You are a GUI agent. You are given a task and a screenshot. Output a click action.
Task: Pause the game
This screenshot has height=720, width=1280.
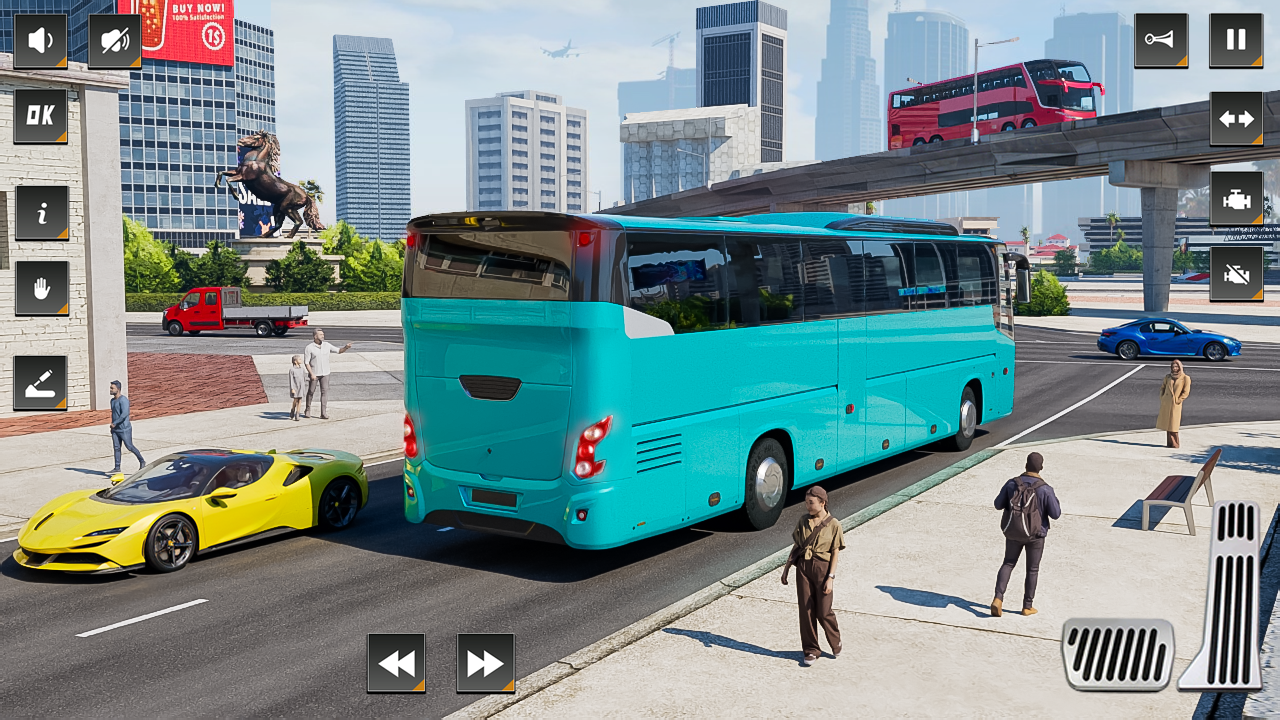[1236, 39]
